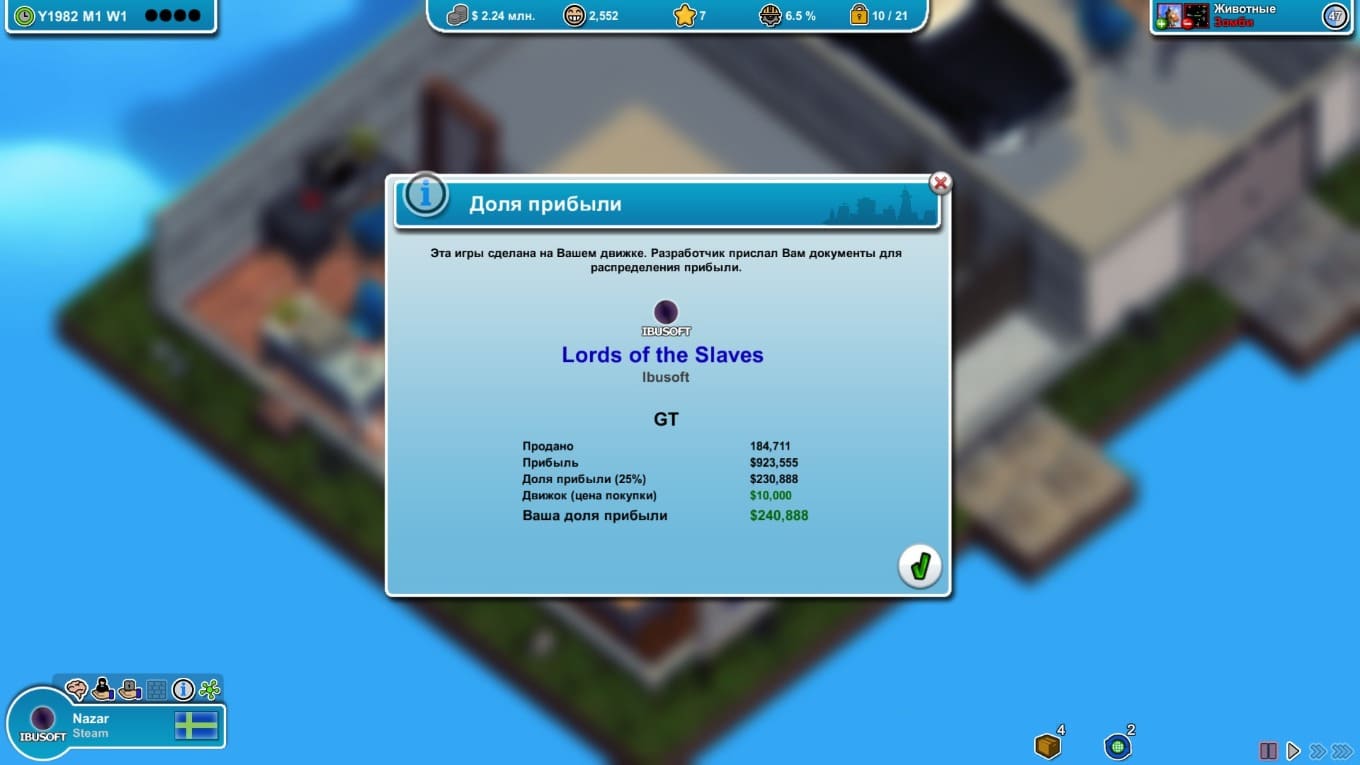Click the Swedish flag on the company panel

click(x=196, y=725)
